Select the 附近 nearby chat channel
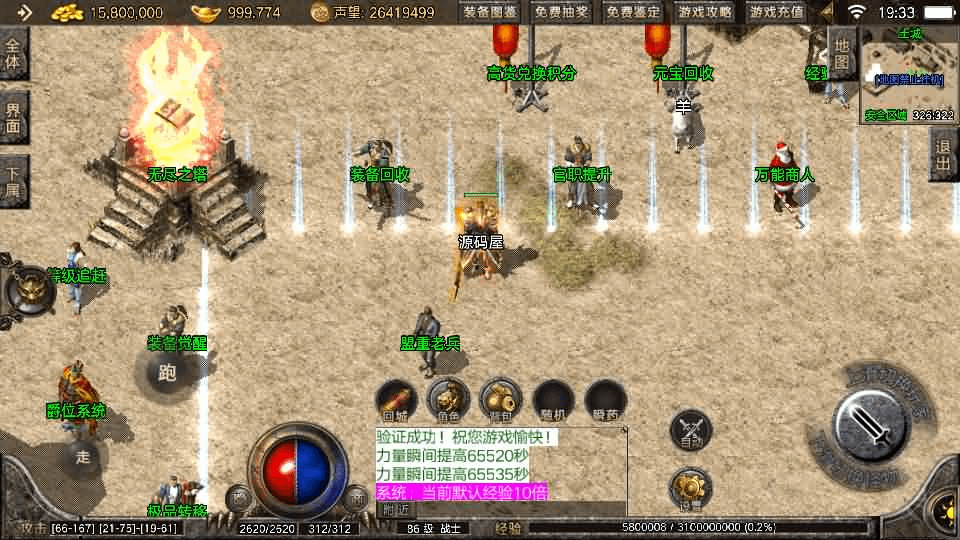Screen dimensions: 960x540 [x=396, y=510]
